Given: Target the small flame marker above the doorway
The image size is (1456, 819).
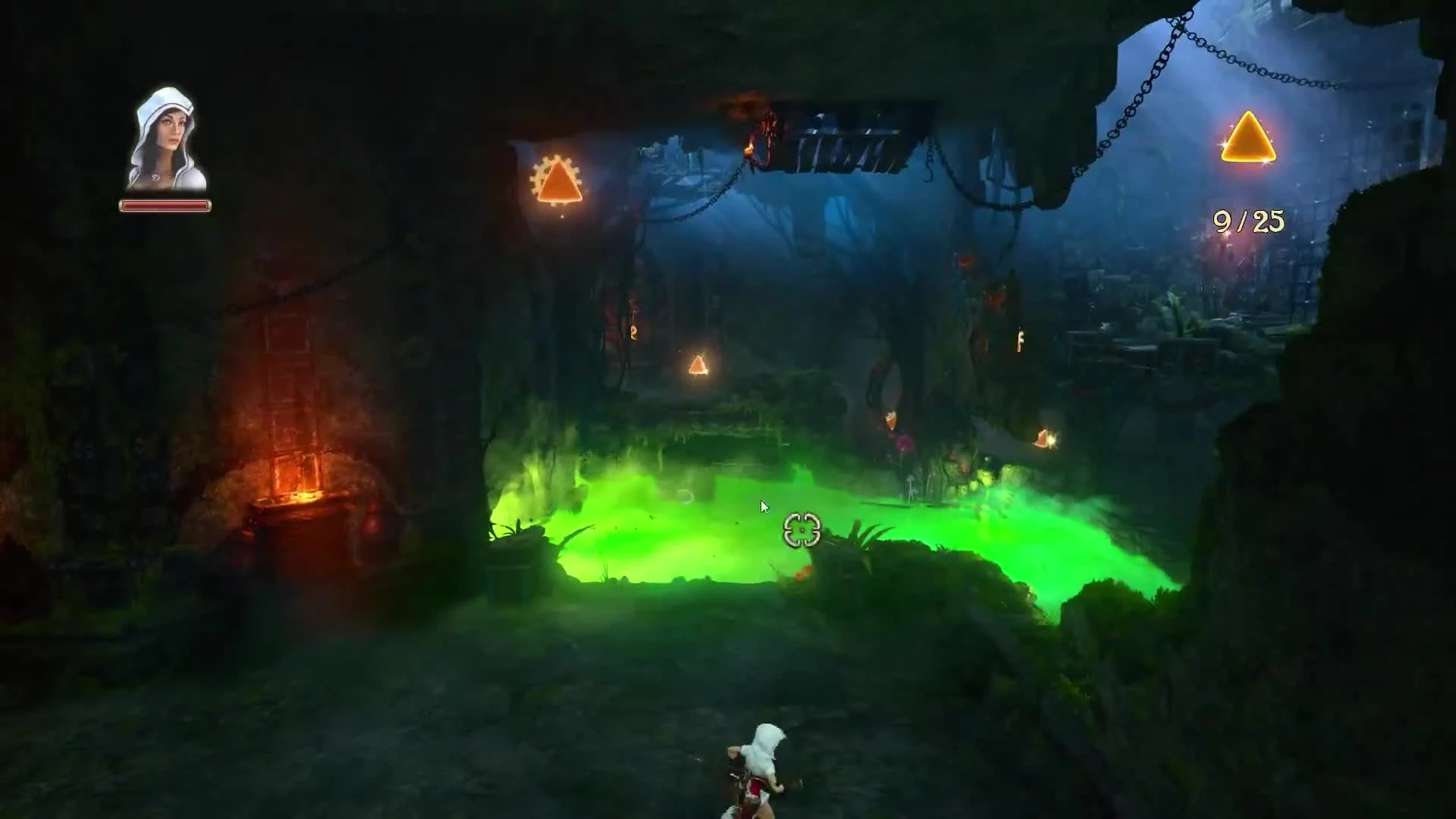Looking at the screenshot, I should [632, 332].
